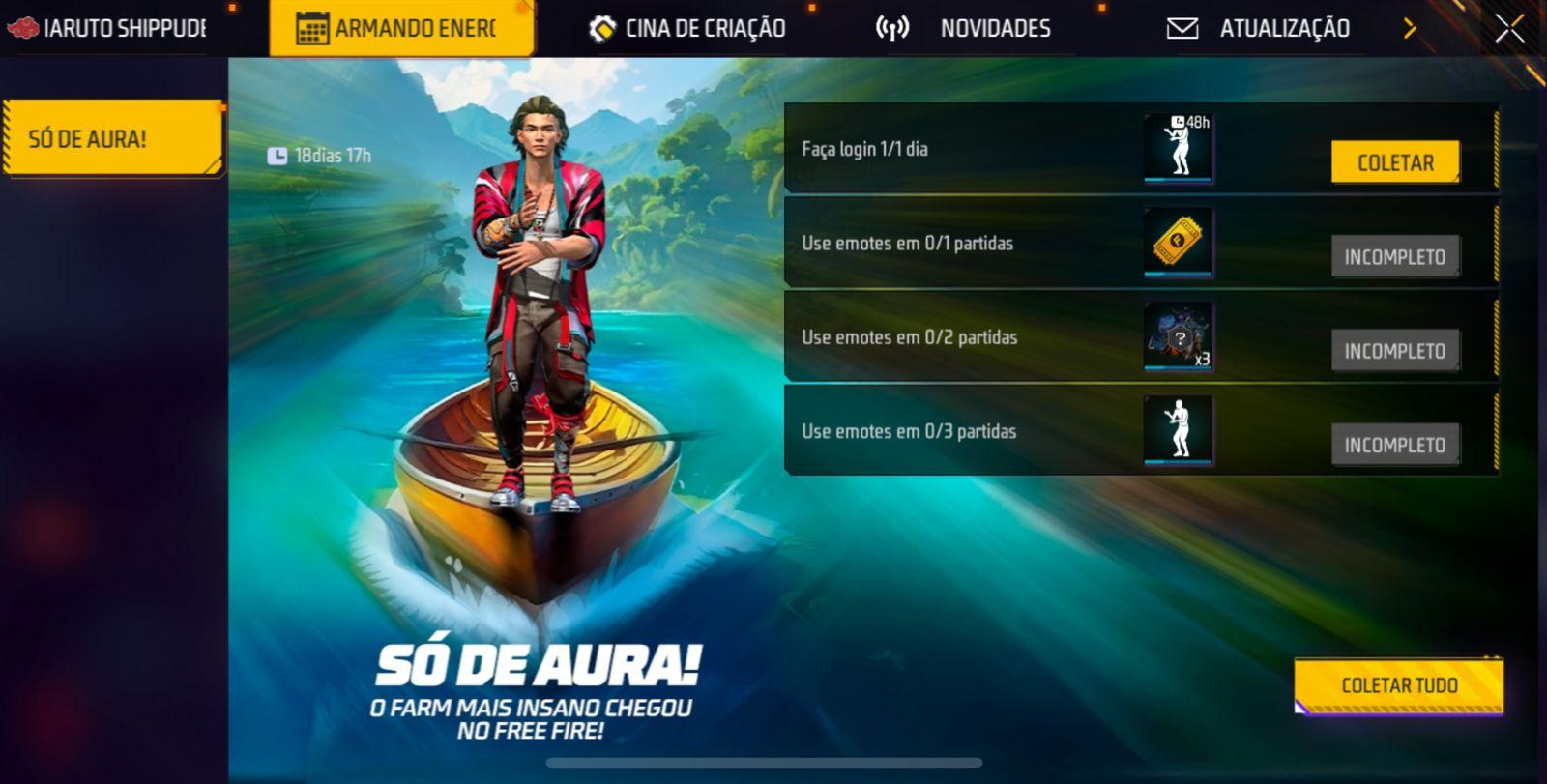Viewport: 1547px width, 784px height.
Task: Click INCOMPLETO on the 0/2 partidas mission
Action: 1395,351
